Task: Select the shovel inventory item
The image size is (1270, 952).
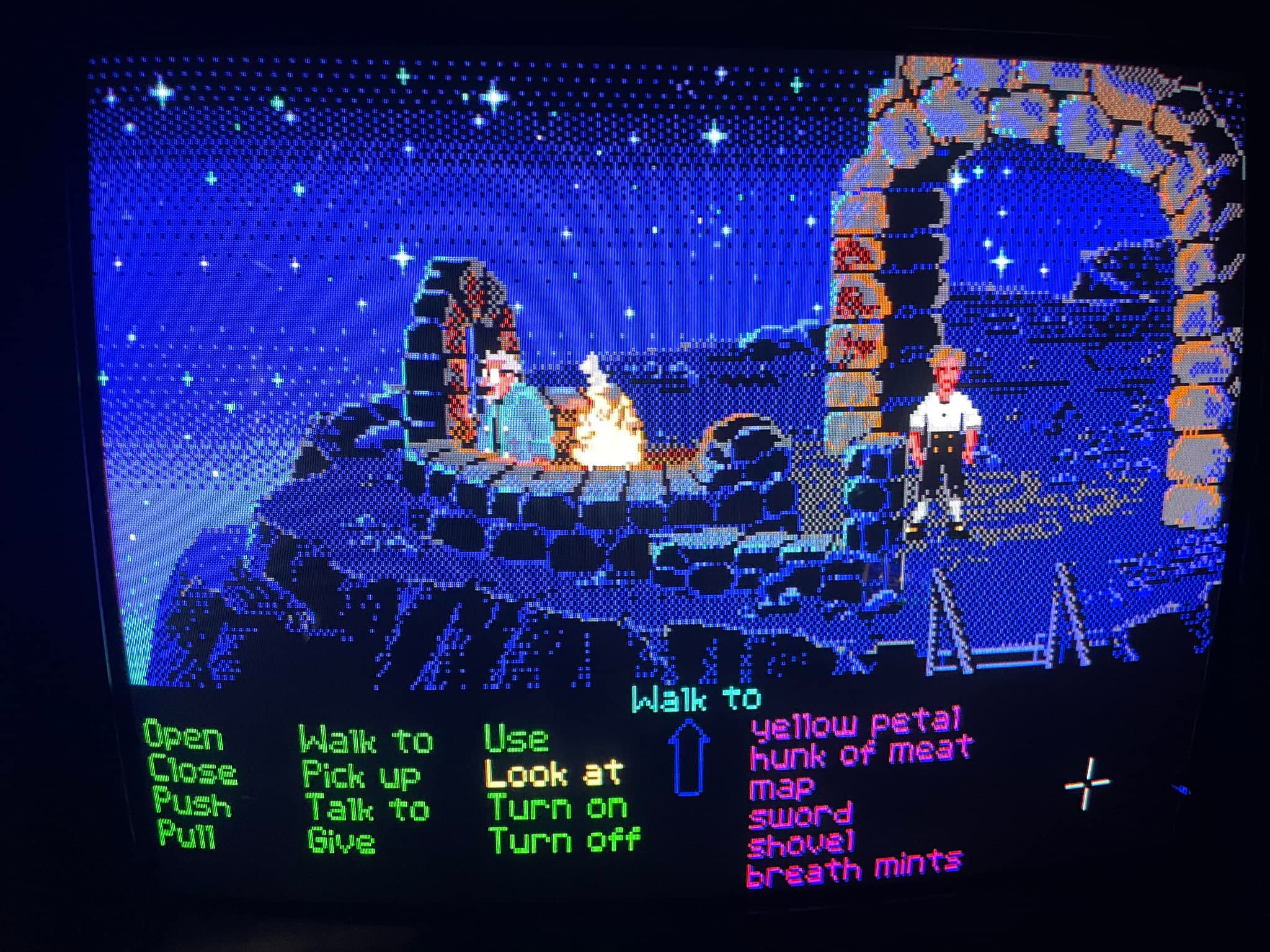Action: pyautogui.click(x=801, y=844)
